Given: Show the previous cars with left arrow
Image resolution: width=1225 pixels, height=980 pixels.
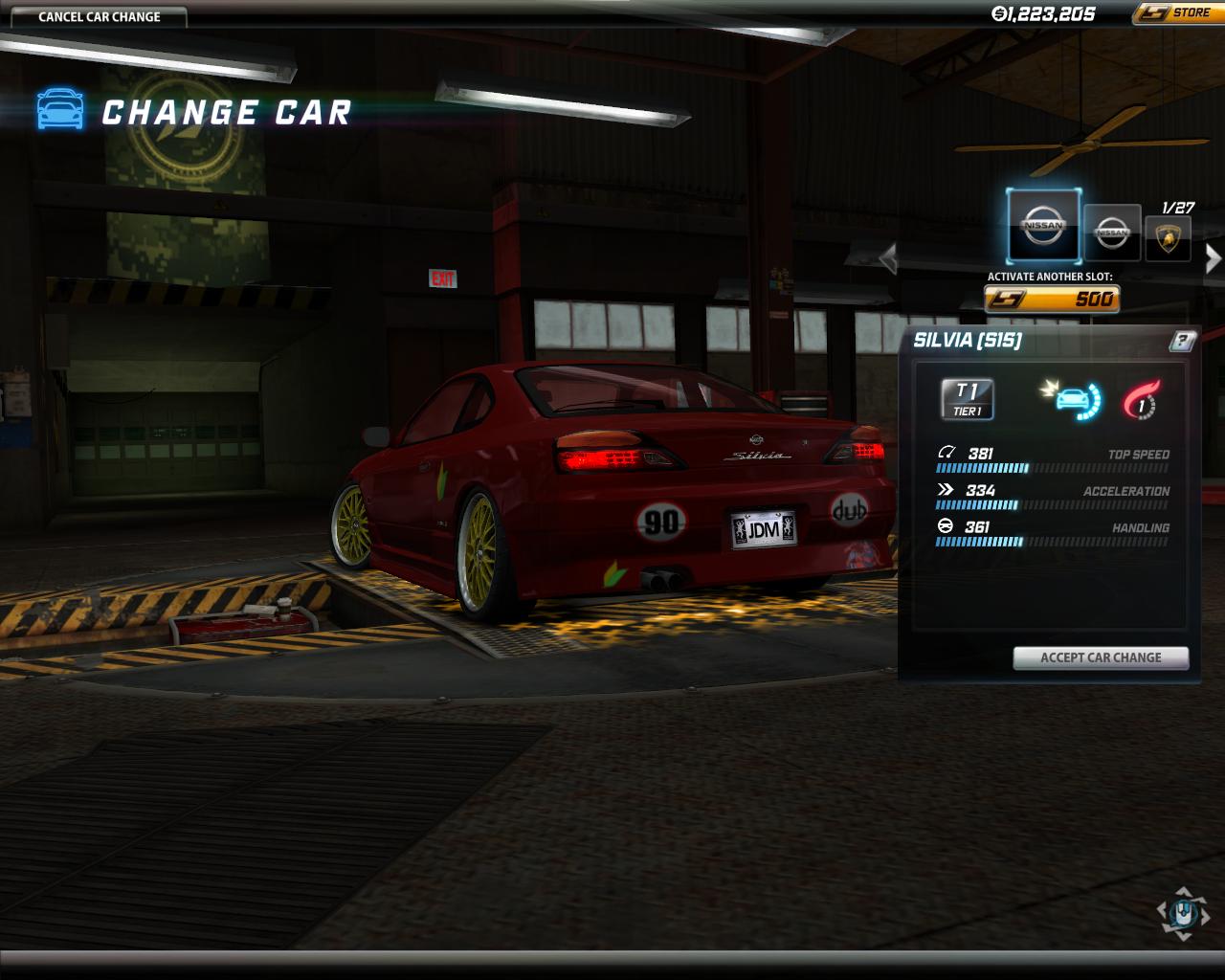Looking at the screenshot, I should coord(888,257).
